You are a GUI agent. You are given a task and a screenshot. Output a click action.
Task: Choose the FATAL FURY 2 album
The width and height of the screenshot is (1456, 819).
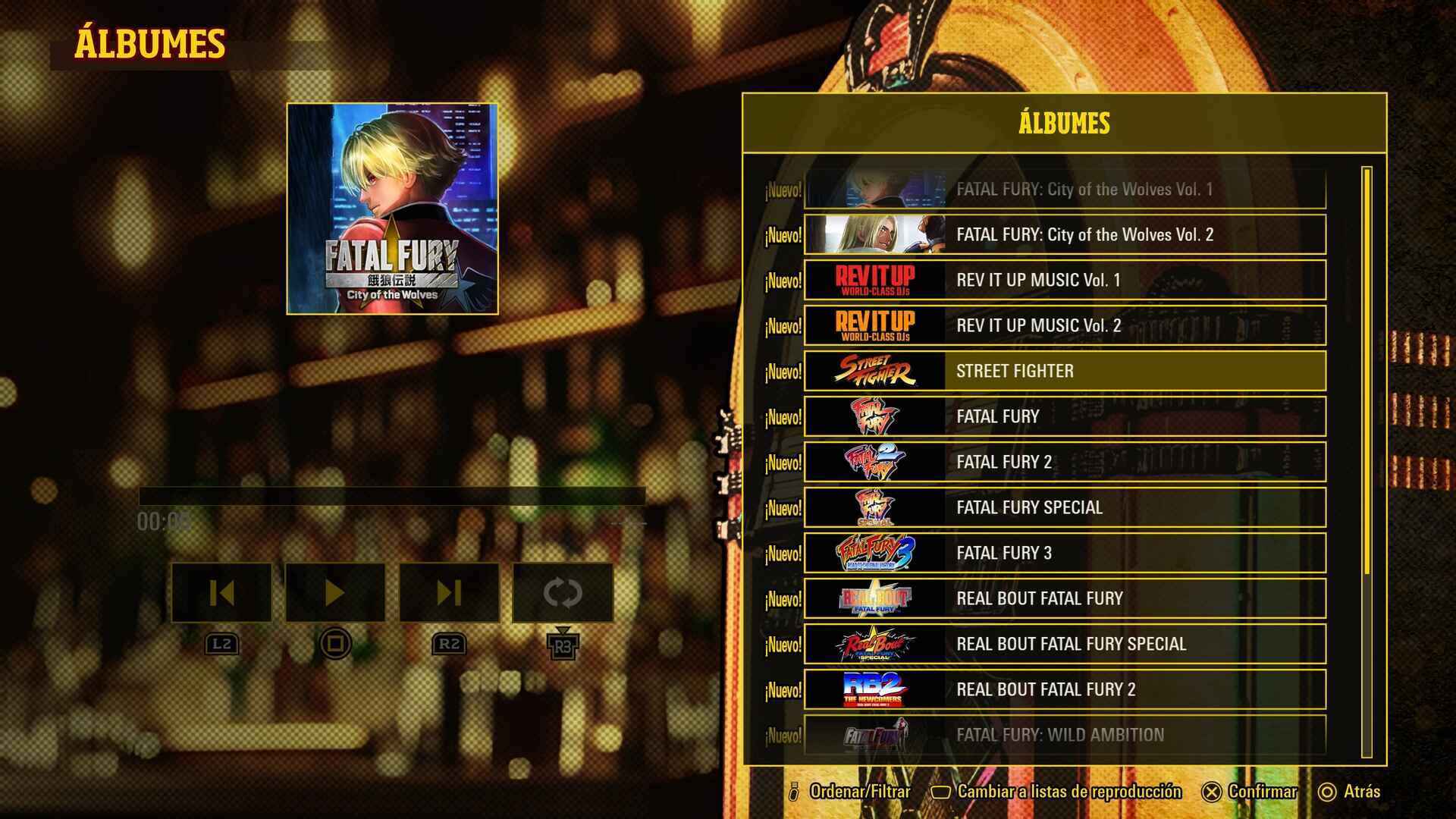pos(1065,462)
